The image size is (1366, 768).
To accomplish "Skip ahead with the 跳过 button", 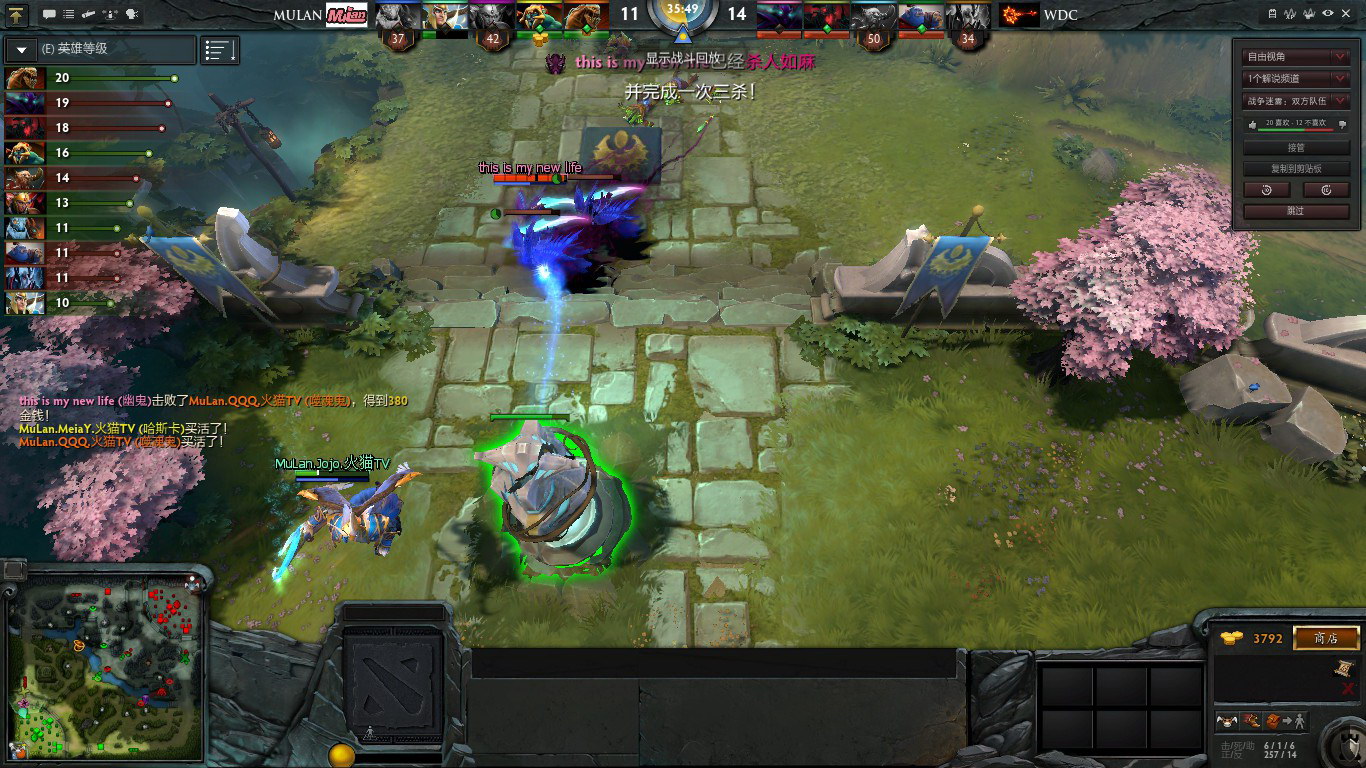I will 1297,211.
